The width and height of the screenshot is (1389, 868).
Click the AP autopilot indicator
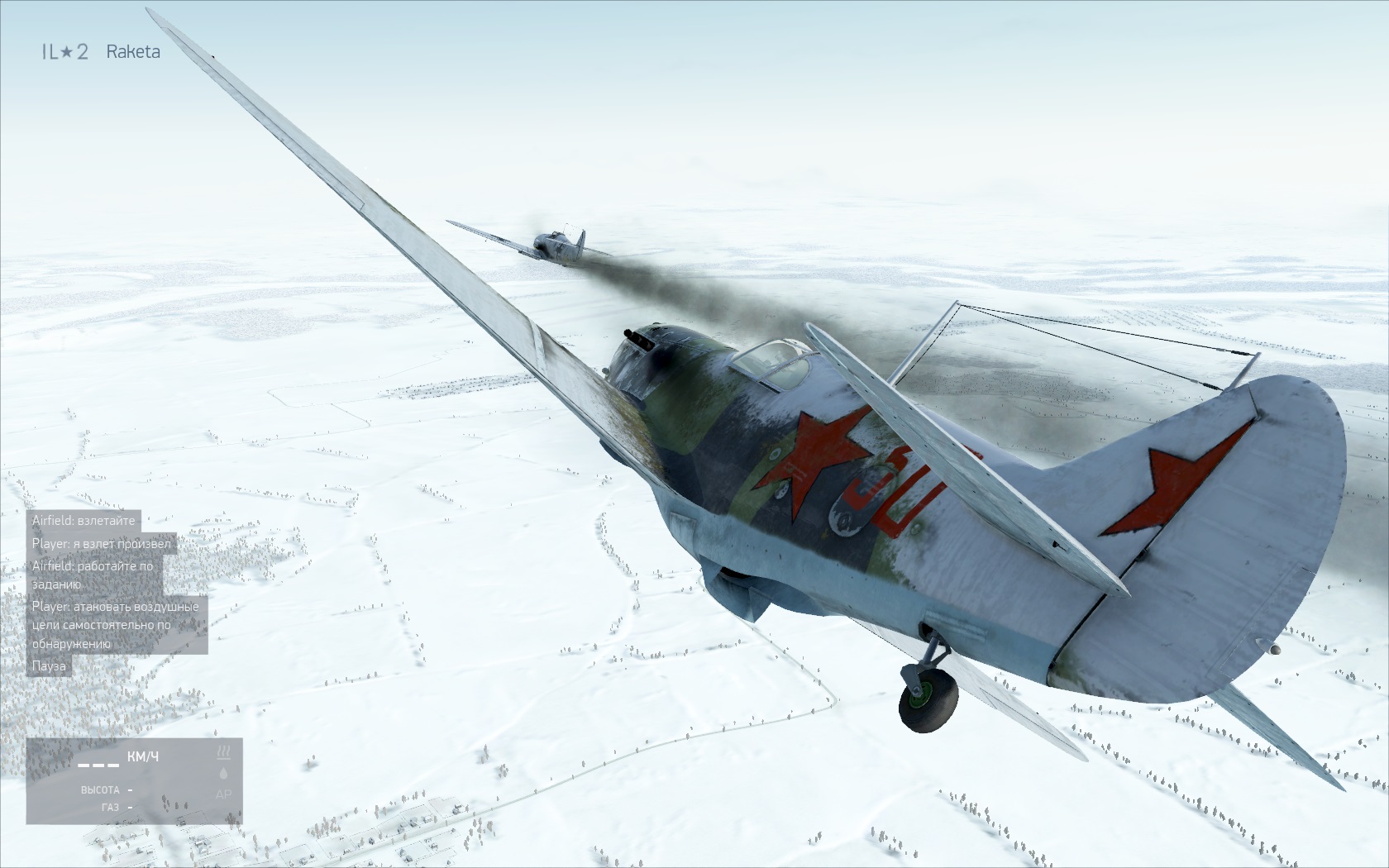pyautogui.click(x=223, y=794)
